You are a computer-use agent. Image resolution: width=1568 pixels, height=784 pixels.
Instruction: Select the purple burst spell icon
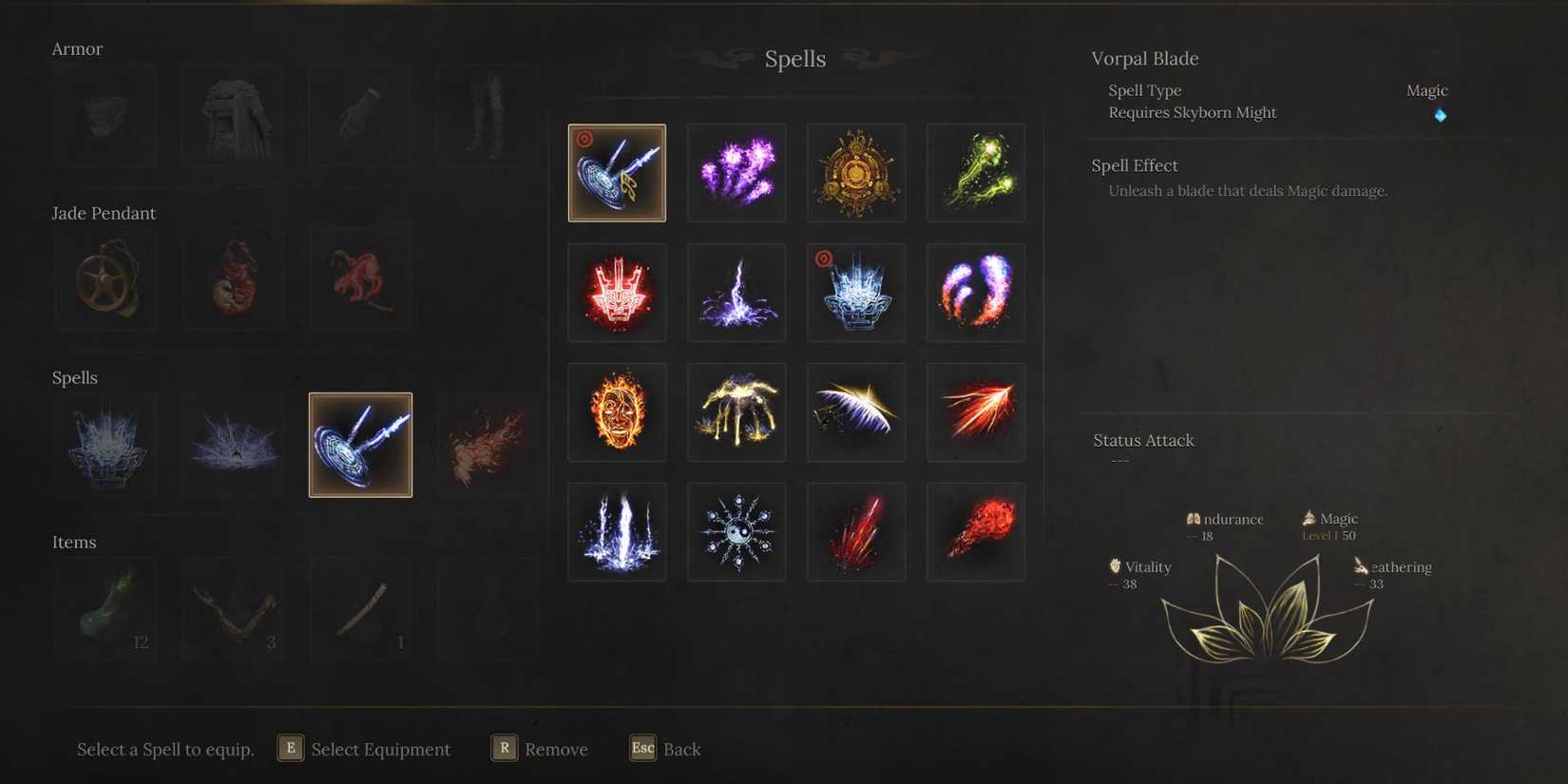736,172
